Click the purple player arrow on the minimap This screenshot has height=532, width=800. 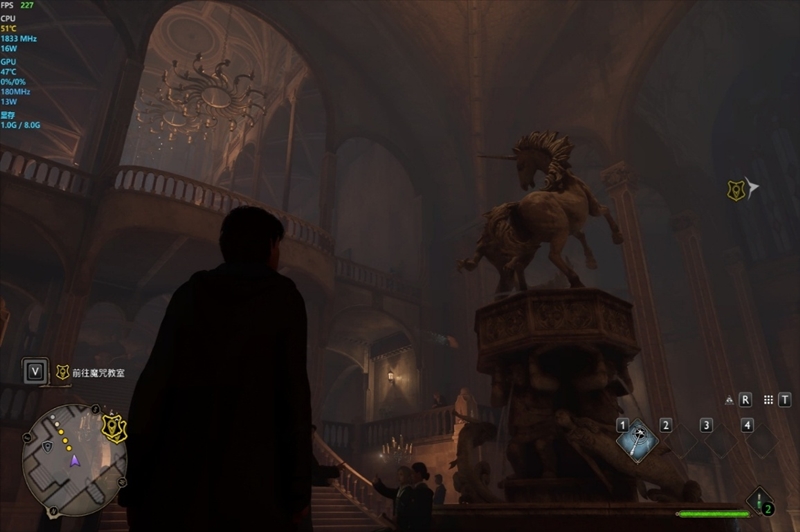tap(73, 460)
